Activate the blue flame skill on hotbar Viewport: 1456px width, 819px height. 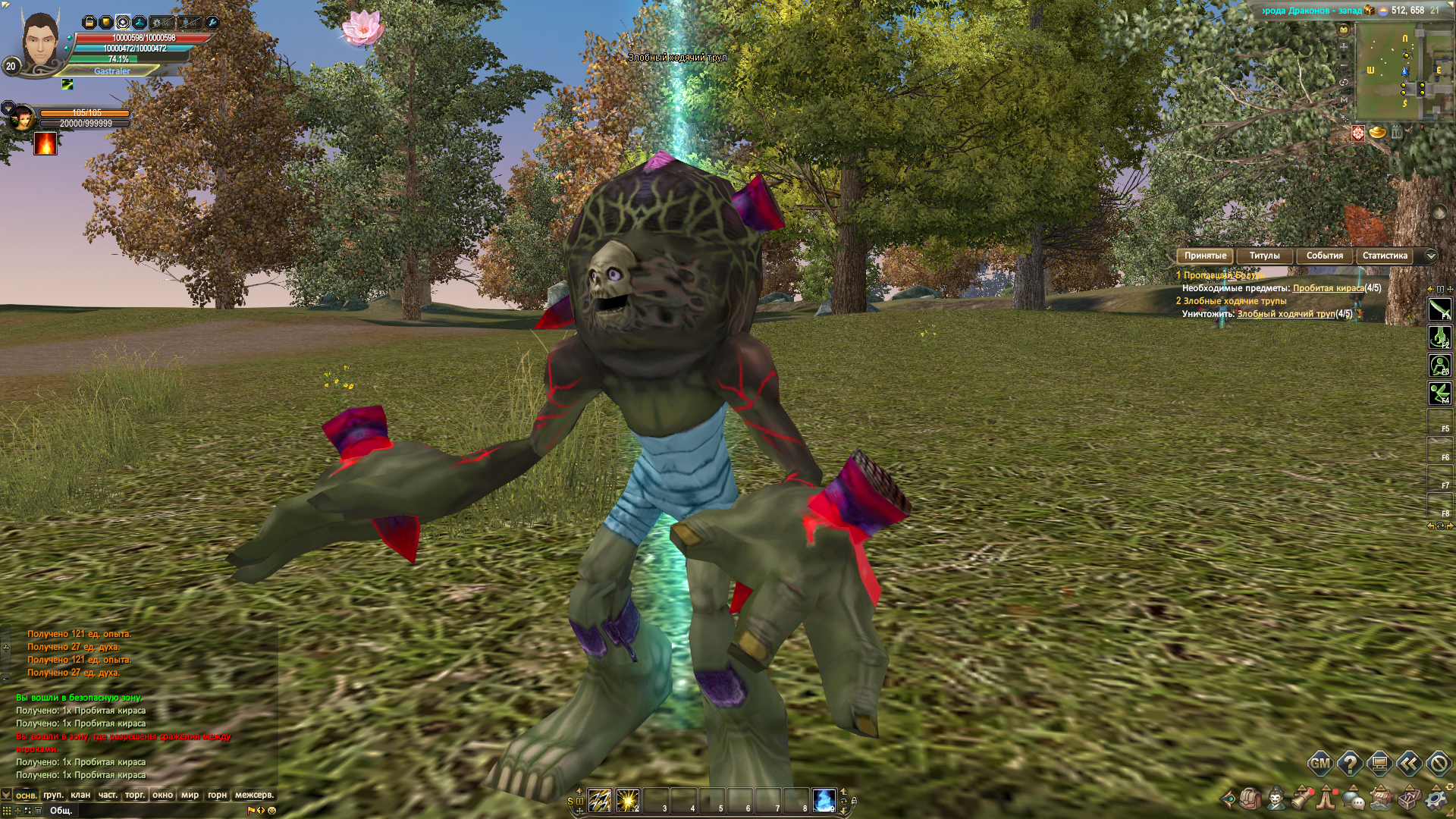click(x=824, y=800)
